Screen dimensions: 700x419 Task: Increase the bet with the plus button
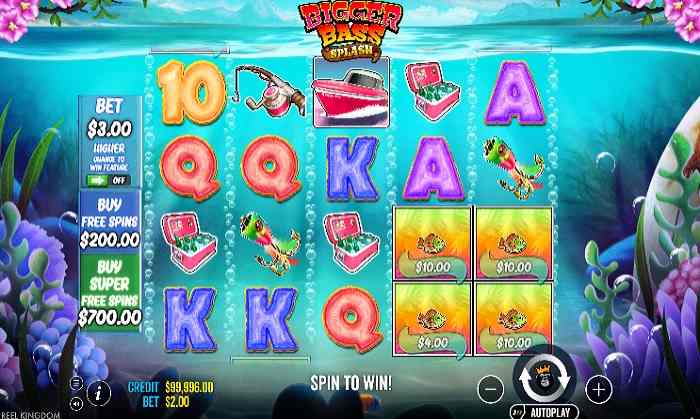pyautogui.click(x=598, y=387)
